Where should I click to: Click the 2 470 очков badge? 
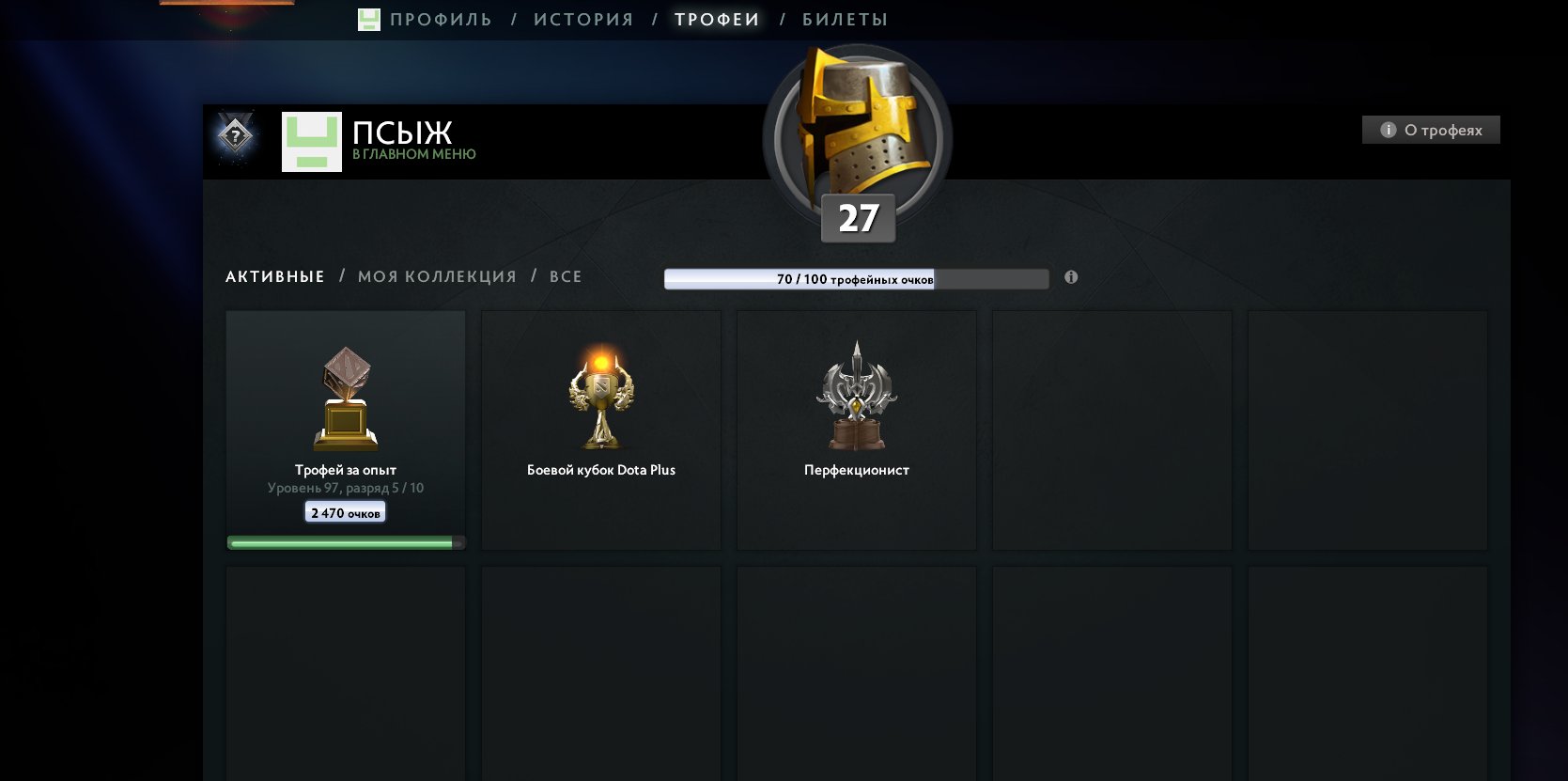345,511
